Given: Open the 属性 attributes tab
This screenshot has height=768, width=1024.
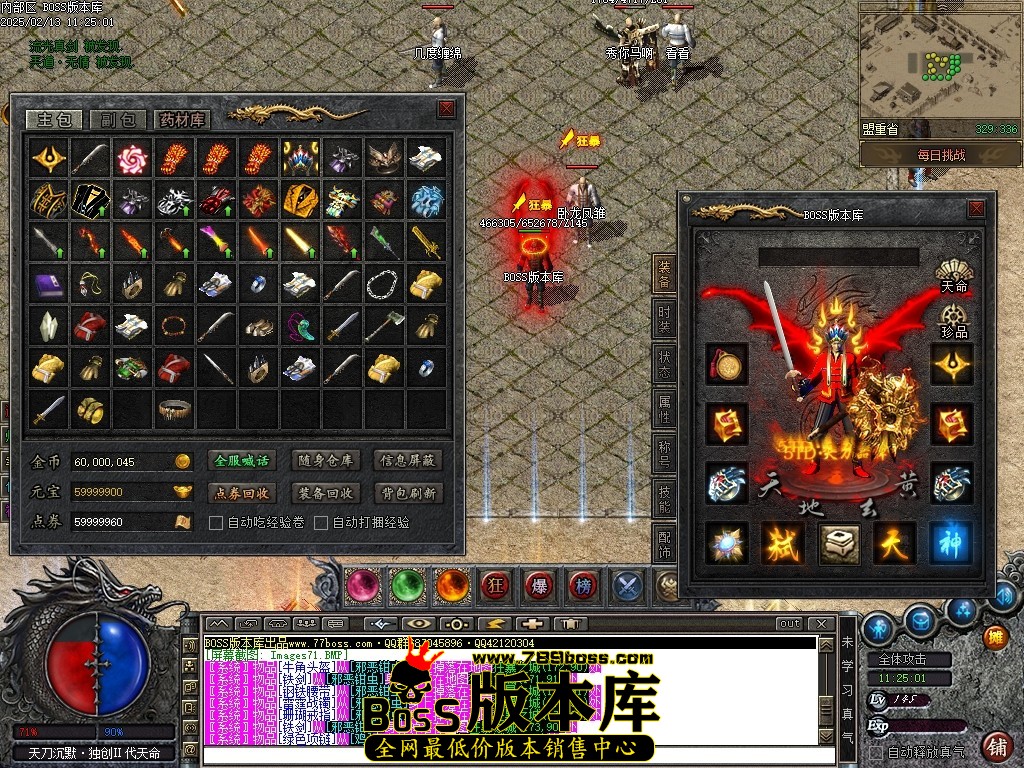Looking at the screenshot, I should [665, 408].
